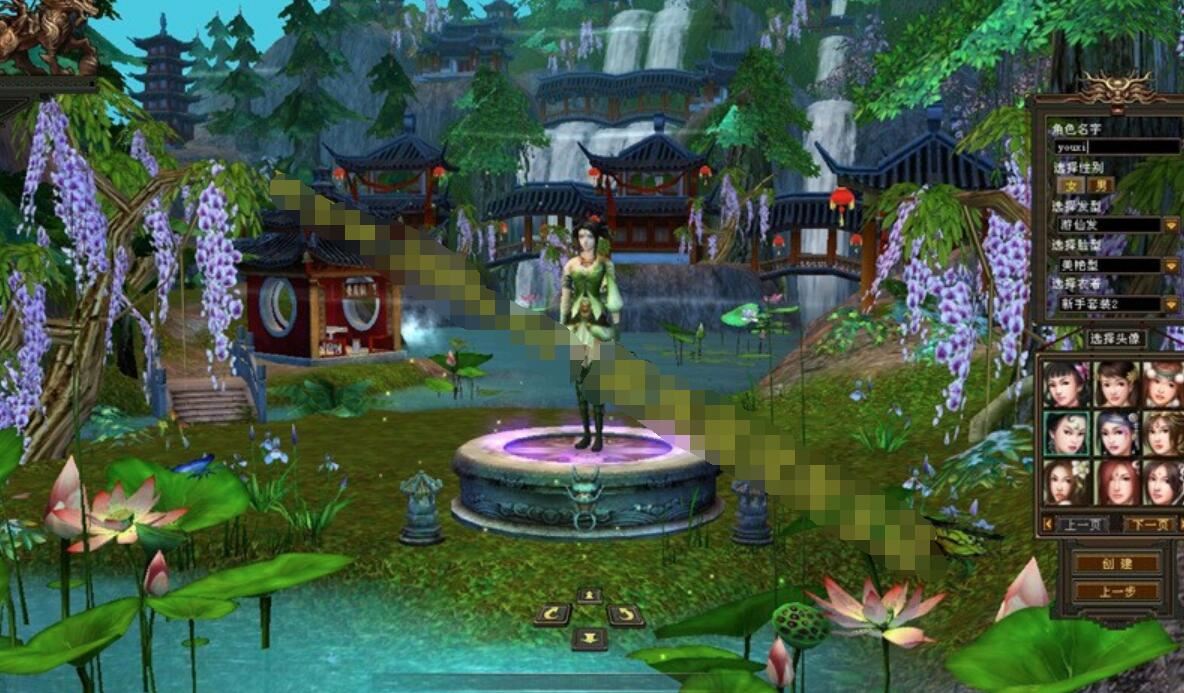
Task: Click the 创建 create character button
Action: tap(1117, 563)
